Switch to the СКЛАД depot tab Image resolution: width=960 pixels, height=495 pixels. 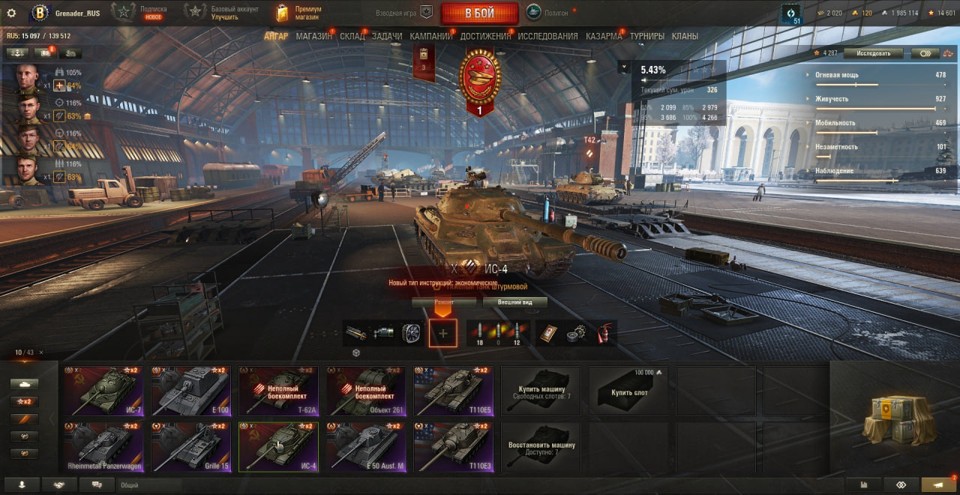click(352, 36)
